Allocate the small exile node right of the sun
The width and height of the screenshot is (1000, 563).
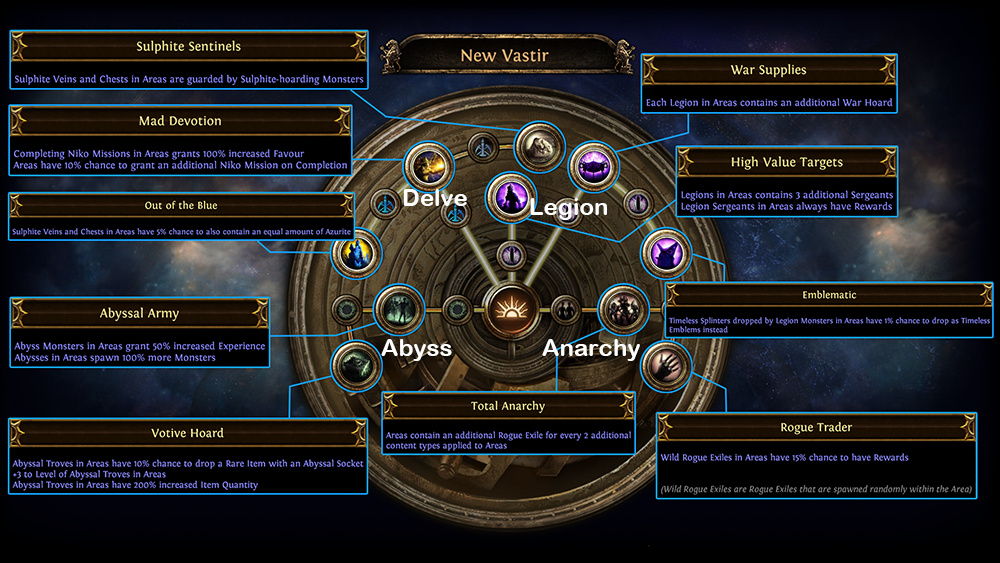[565, 309]
